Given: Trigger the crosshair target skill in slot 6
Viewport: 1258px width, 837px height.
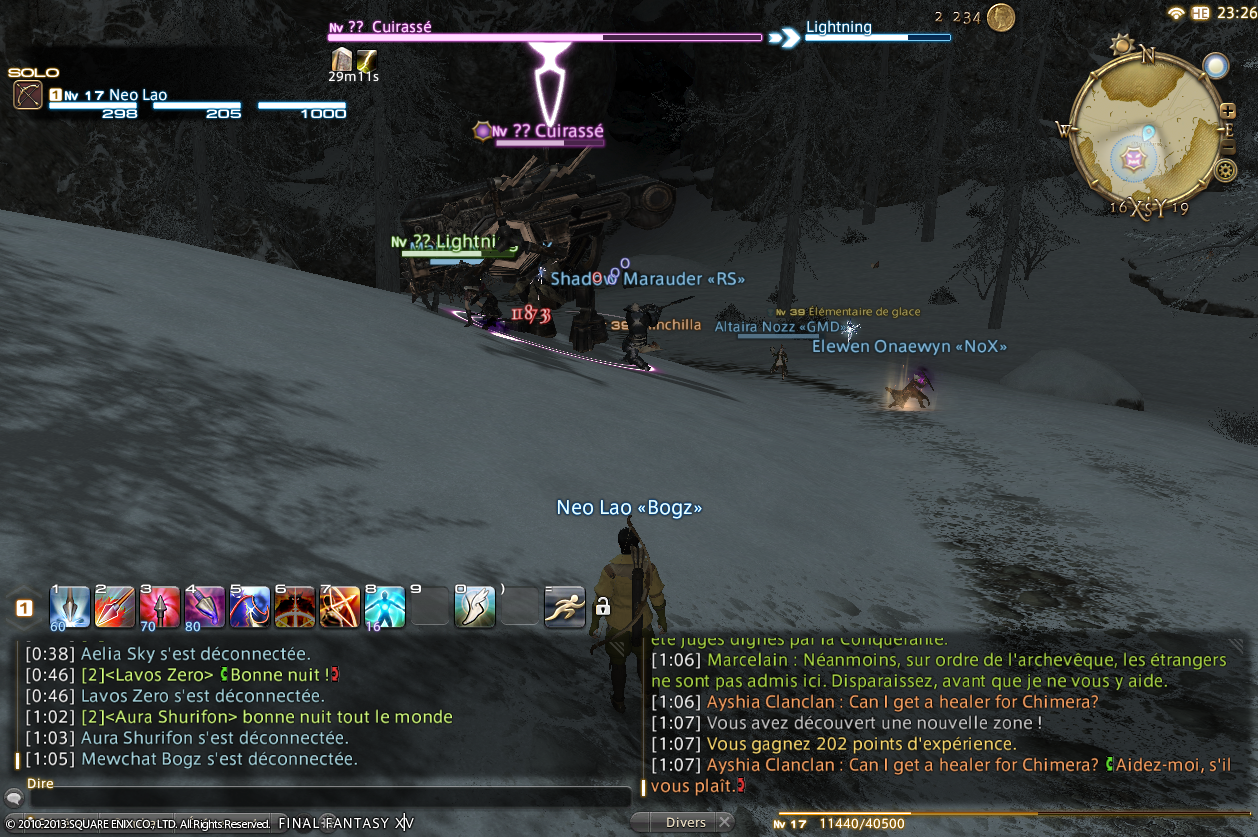Looking at the screenshot, I should [x=295, y=606].
